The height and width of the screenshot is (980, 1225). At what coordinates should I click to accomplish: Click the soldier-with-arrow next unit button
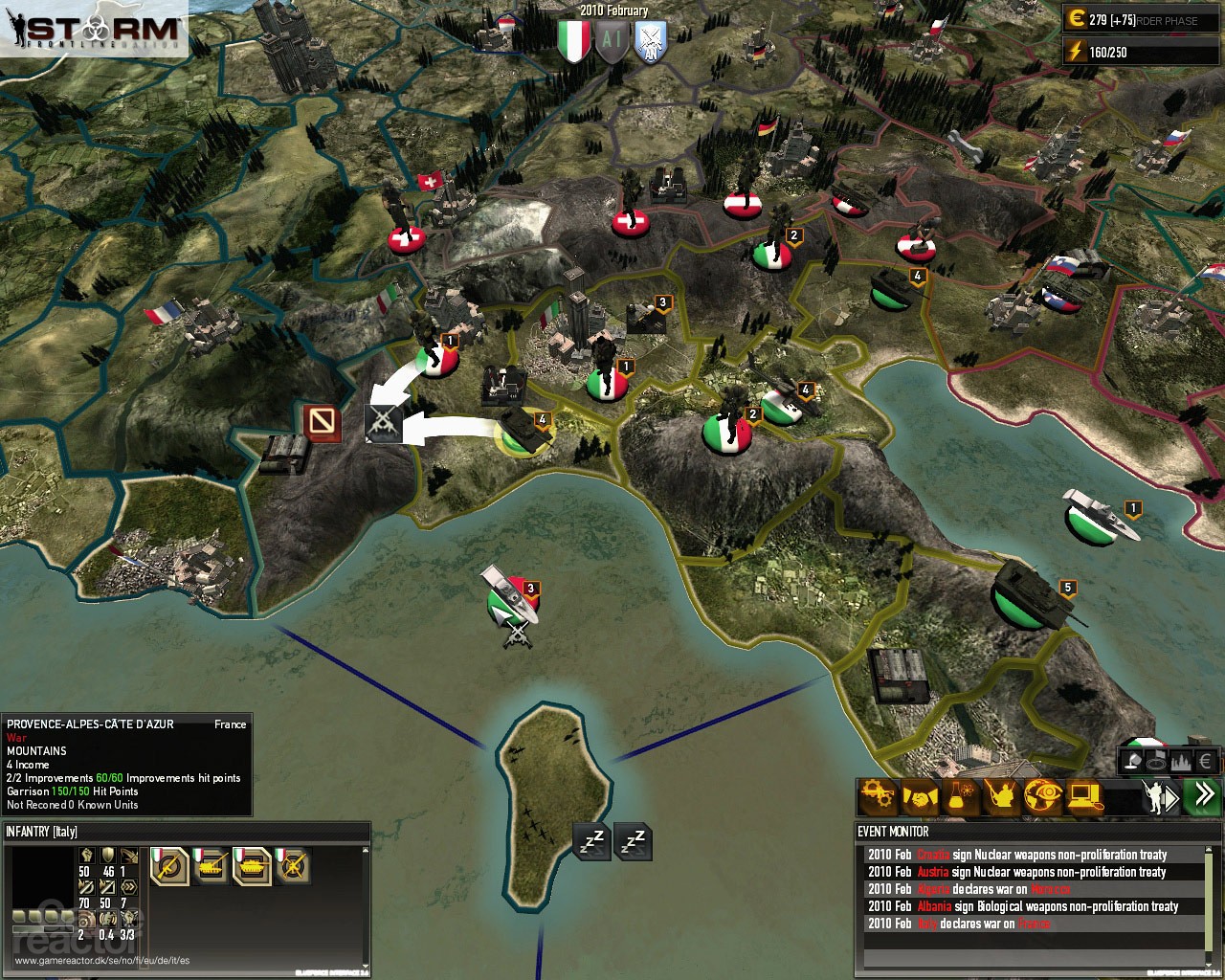click(x=1160, y=796)
